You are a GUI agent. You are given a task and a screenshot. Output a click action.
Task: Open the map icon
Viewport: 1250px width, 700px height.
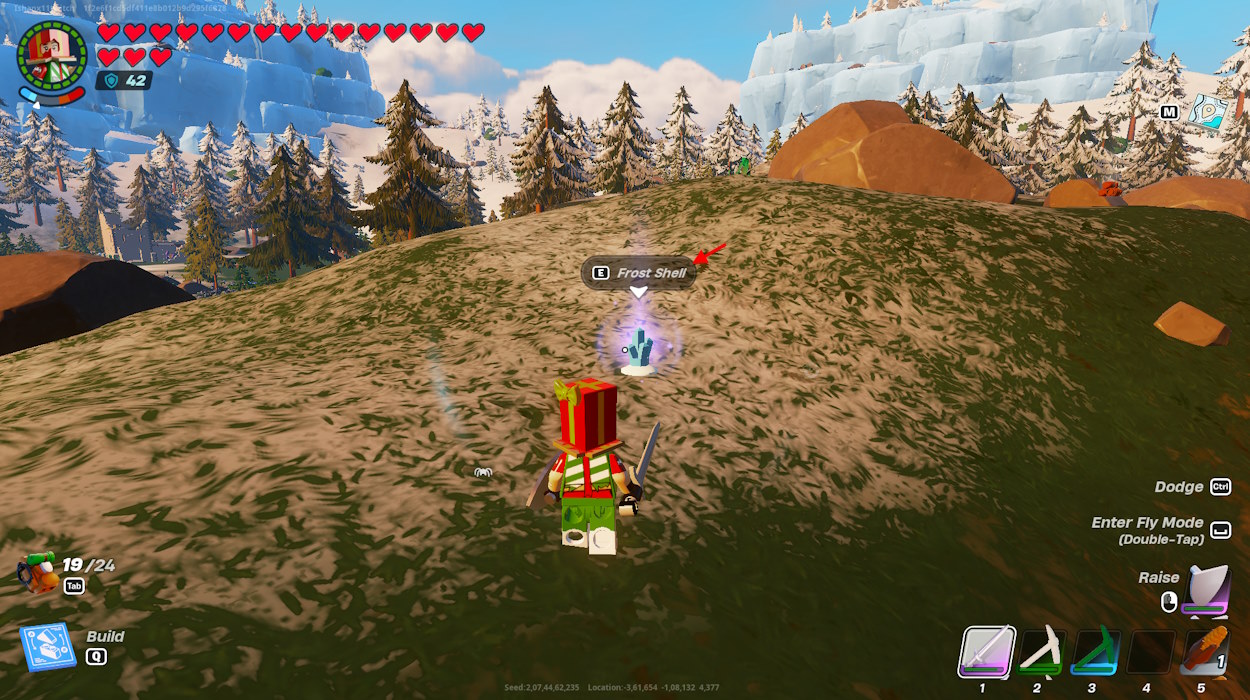(x=1208, y=111)
